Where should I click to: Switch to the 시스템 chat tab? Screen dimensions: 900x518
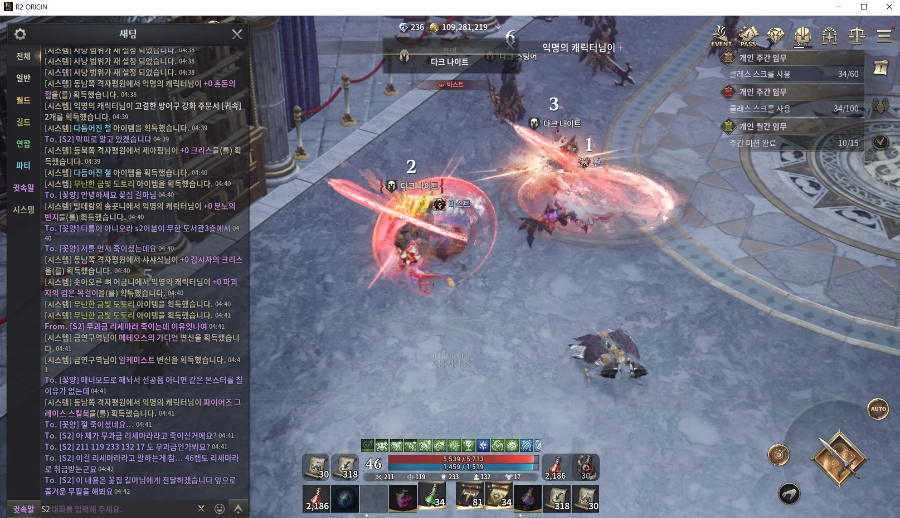click(x=23, y=209)
